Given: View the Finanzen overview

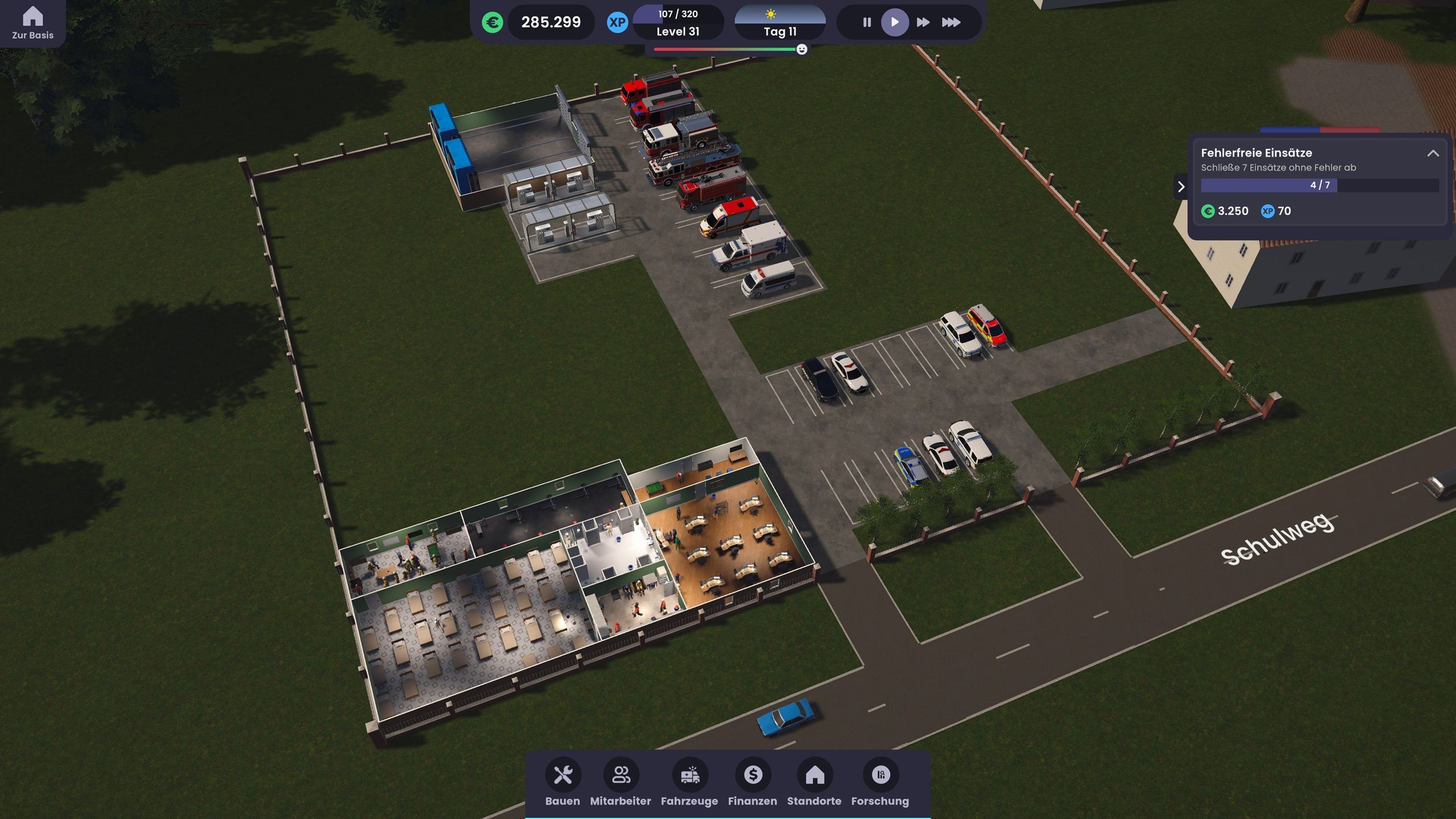Looking at the screenshot, I should pyautogui.click(x=752, y=781).
